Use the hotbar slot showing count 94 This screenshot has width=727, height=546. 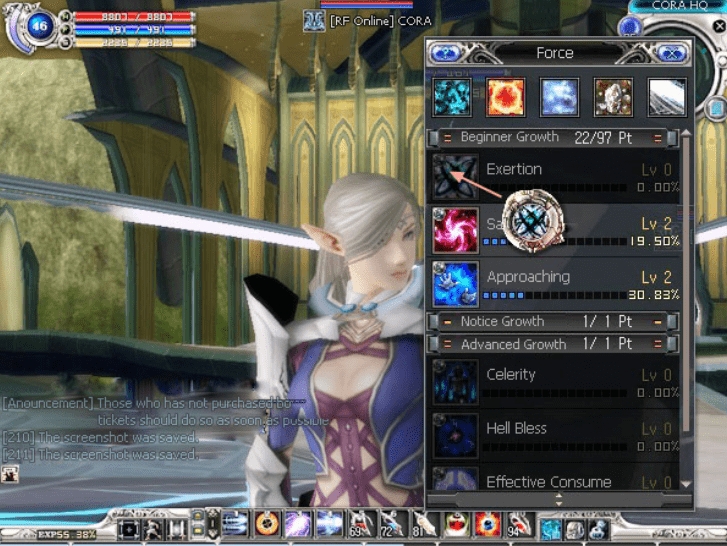pyautogui.click(x=519, y=524)
